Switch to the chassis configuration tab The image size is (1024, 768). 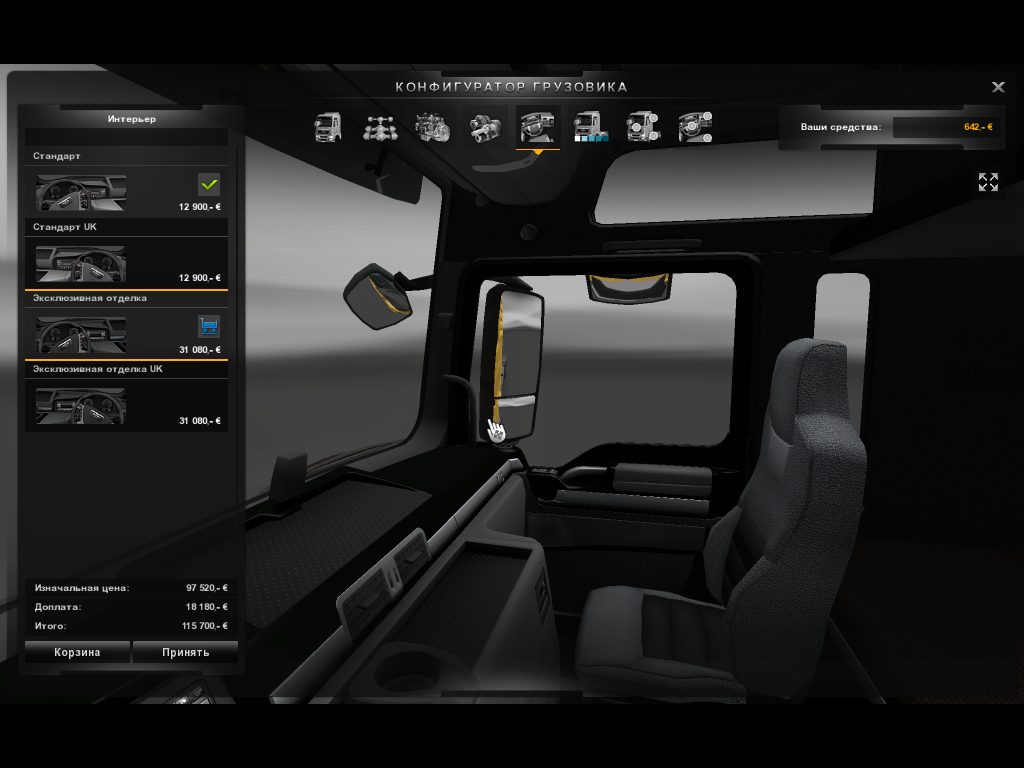coord(380,127)
